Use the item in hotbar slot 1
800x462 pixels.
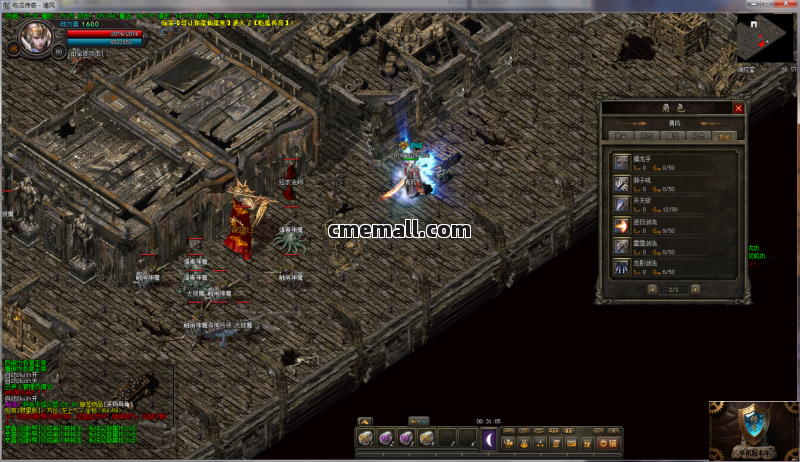[x=366, y=438]
